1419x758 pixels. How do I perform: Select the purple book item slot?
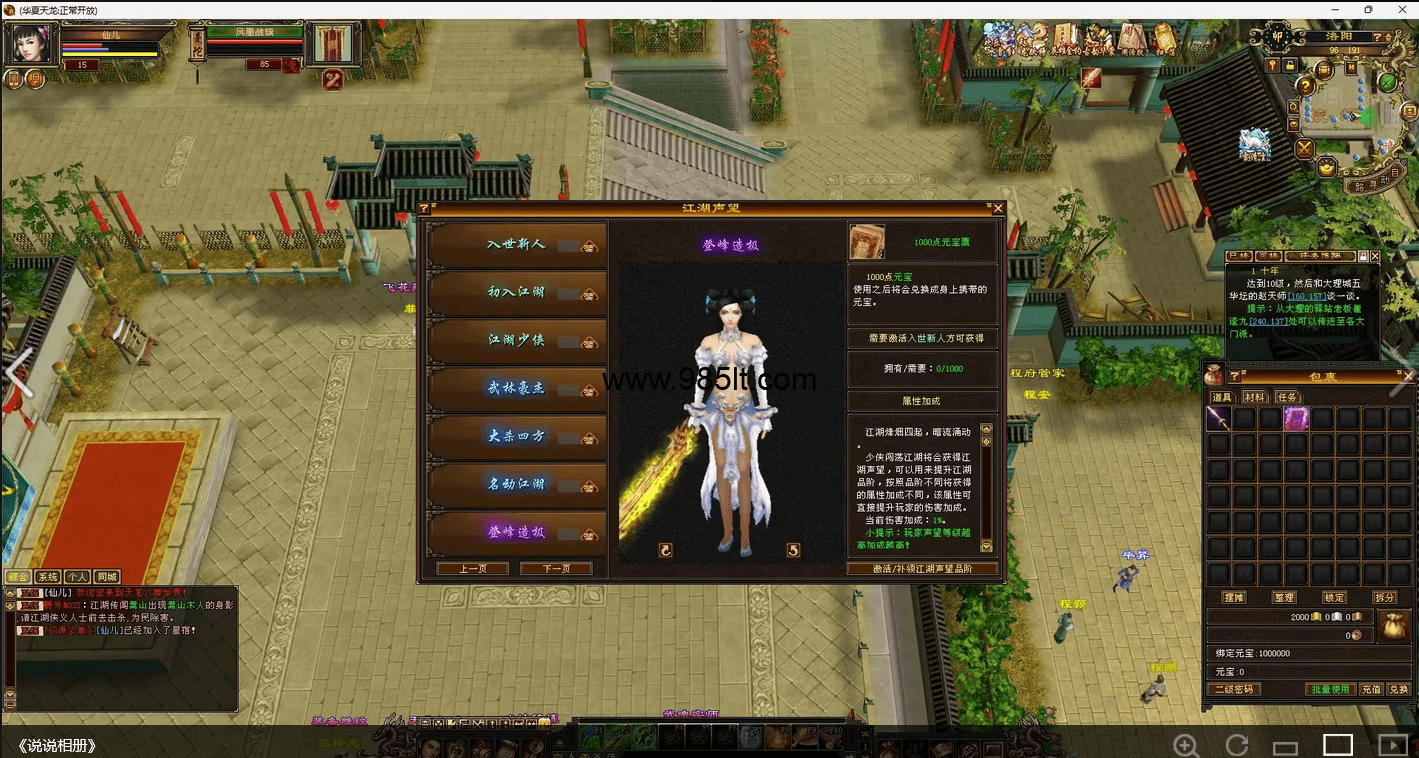[x=1296, y=419]
